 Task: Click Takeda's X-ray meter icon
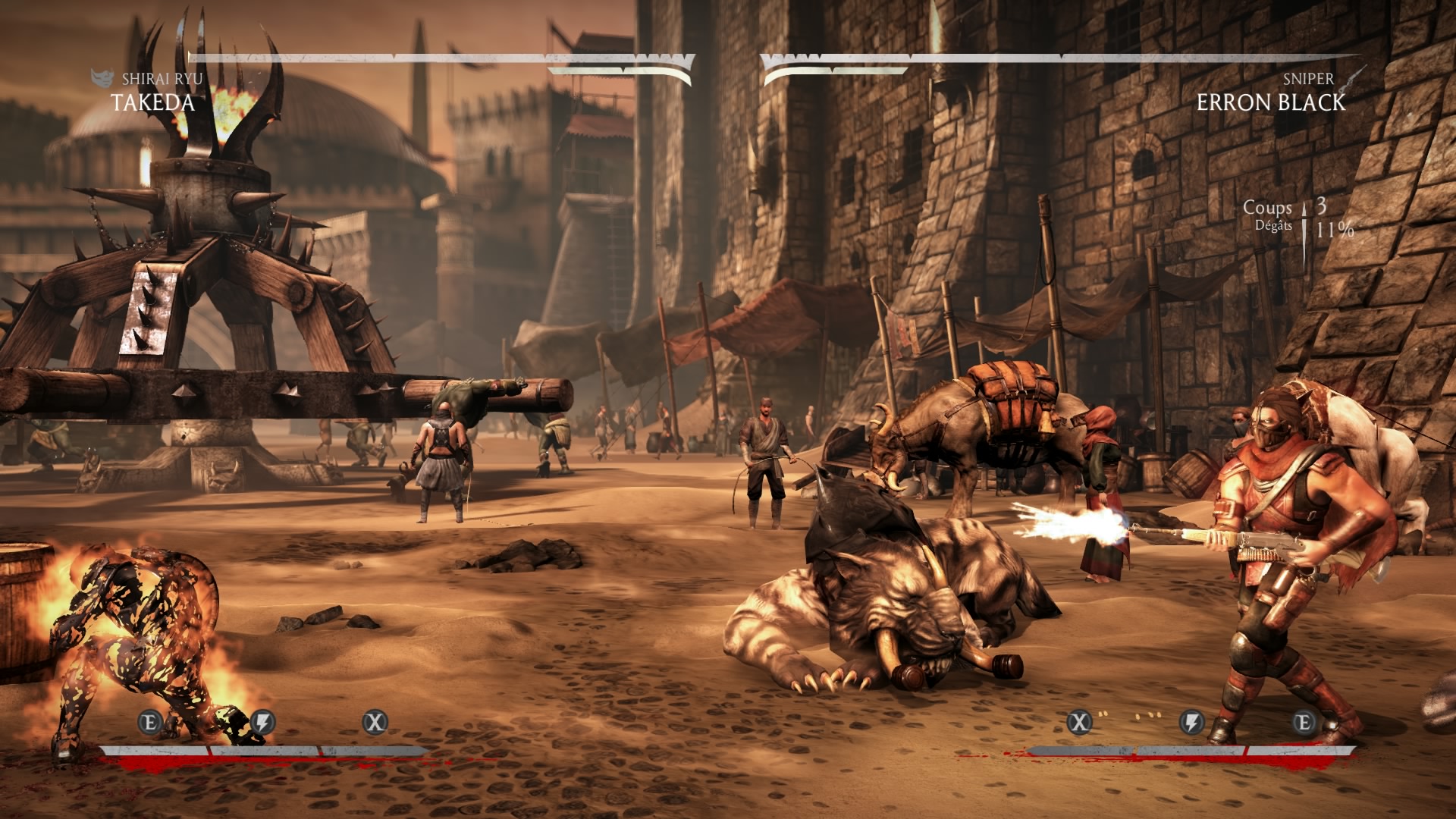(375, 722)
